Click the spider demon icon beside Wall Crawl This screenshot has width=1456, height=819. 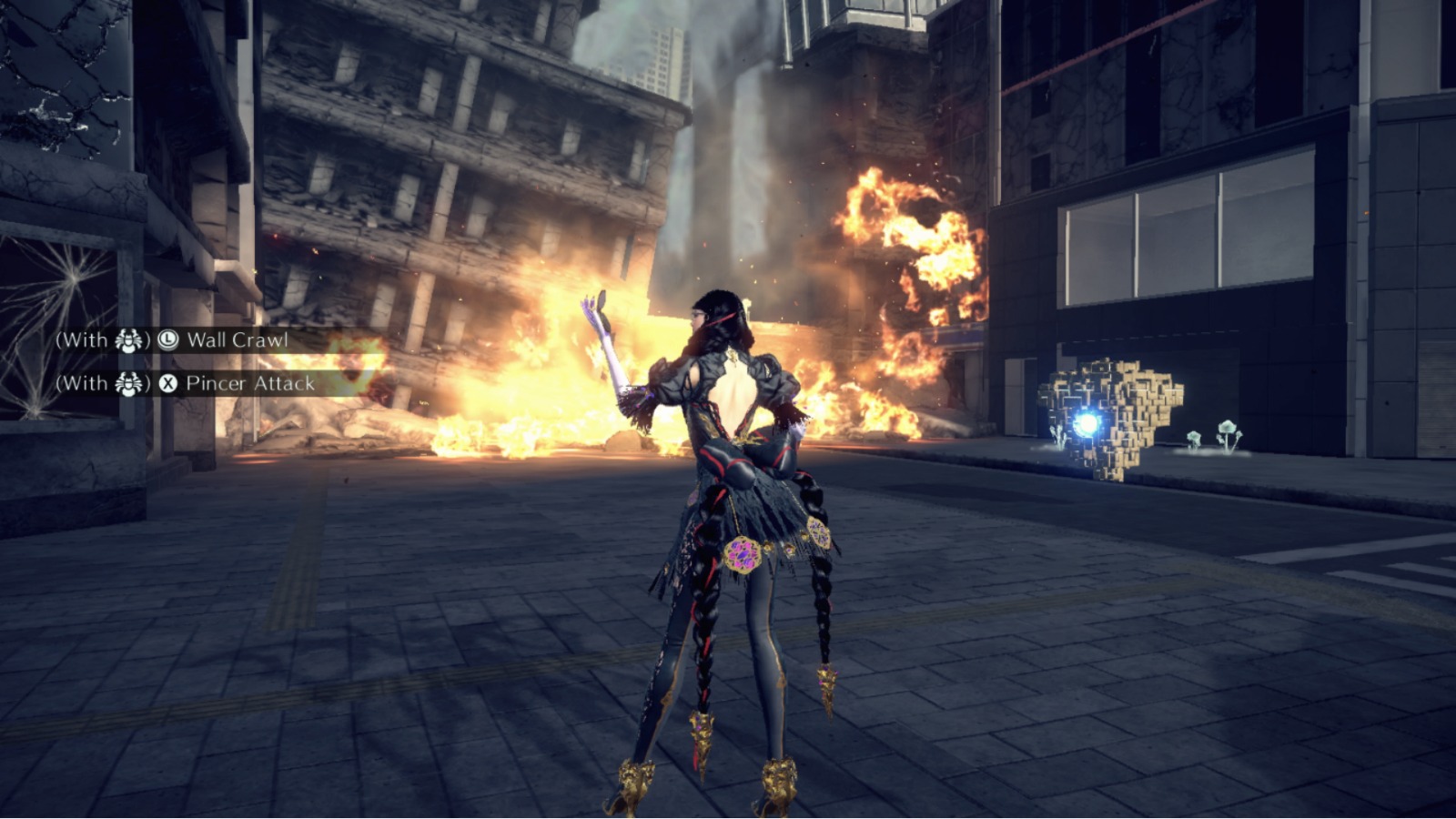click(127, 341)
